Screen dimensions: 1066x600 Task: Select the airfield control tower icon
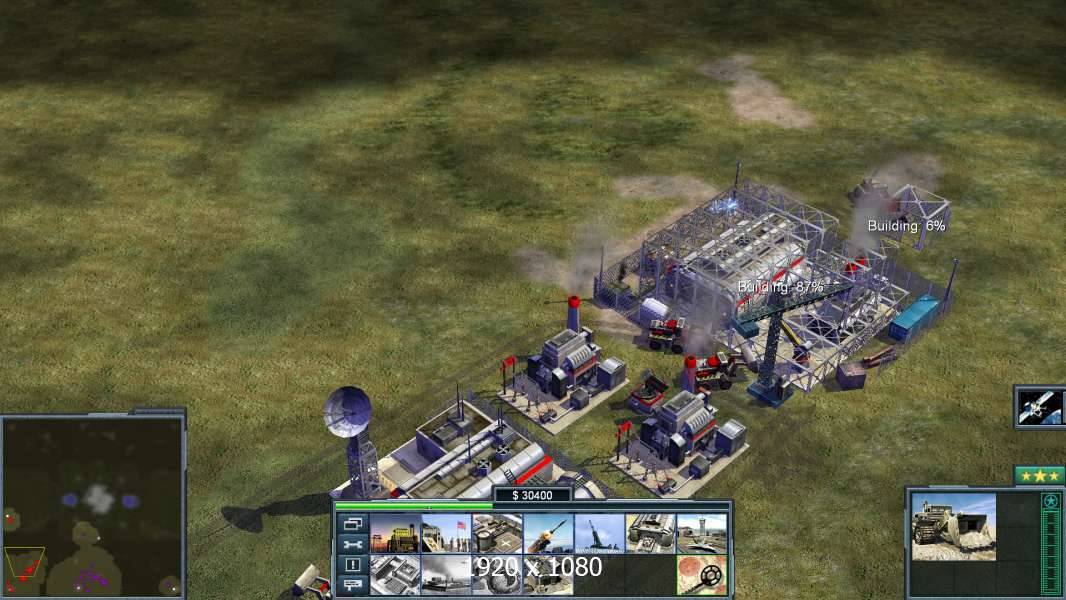pyautogui.click(x=701, y=534)
